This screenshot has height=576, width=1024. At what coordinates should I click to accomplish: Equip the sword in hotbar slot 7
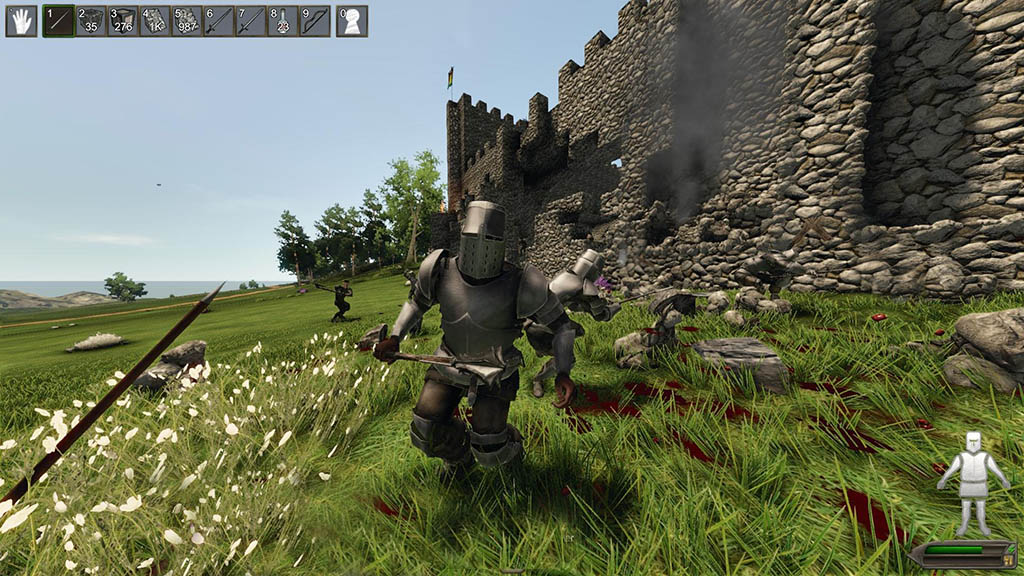[251, 21]
